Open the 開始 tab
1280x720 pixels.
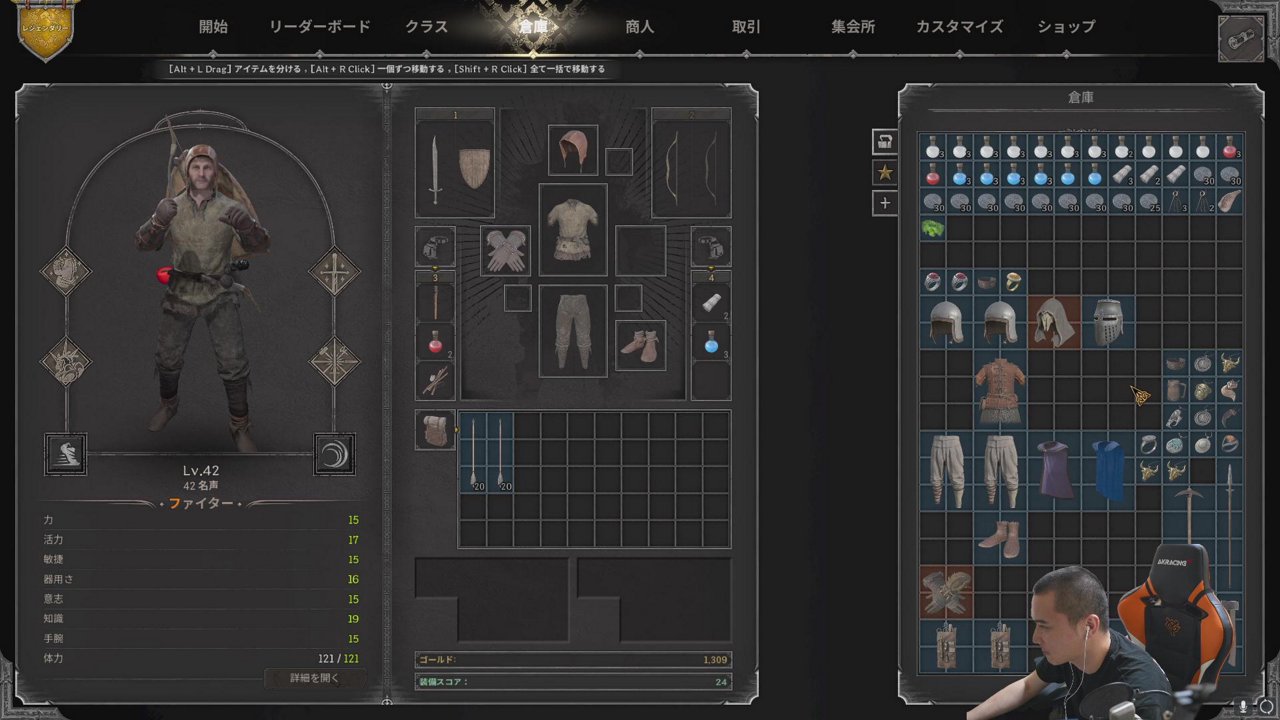pyautogui.click(x=213, y=27)
